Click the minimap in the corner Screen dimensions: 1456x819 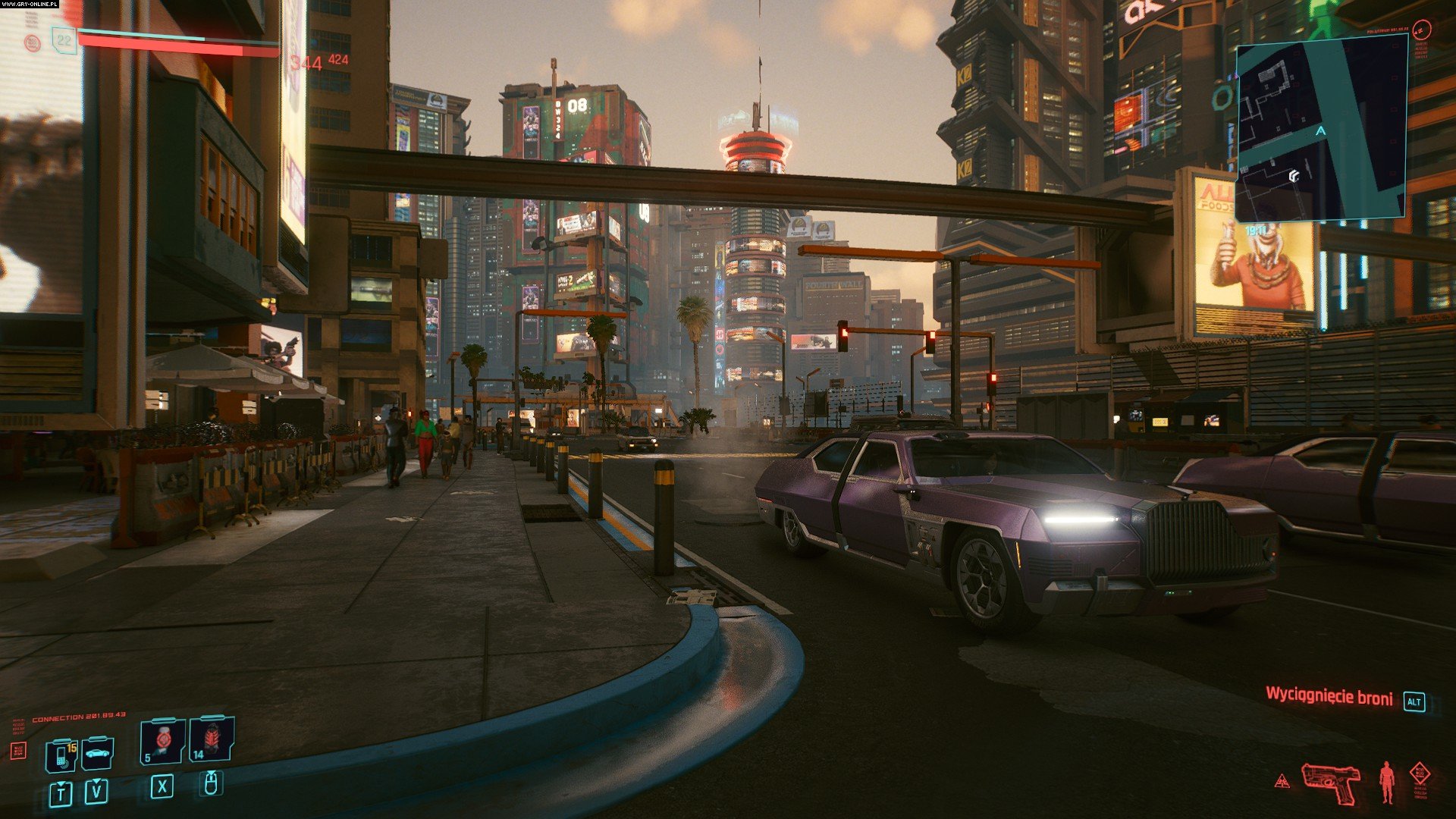tap(1321, 129)
